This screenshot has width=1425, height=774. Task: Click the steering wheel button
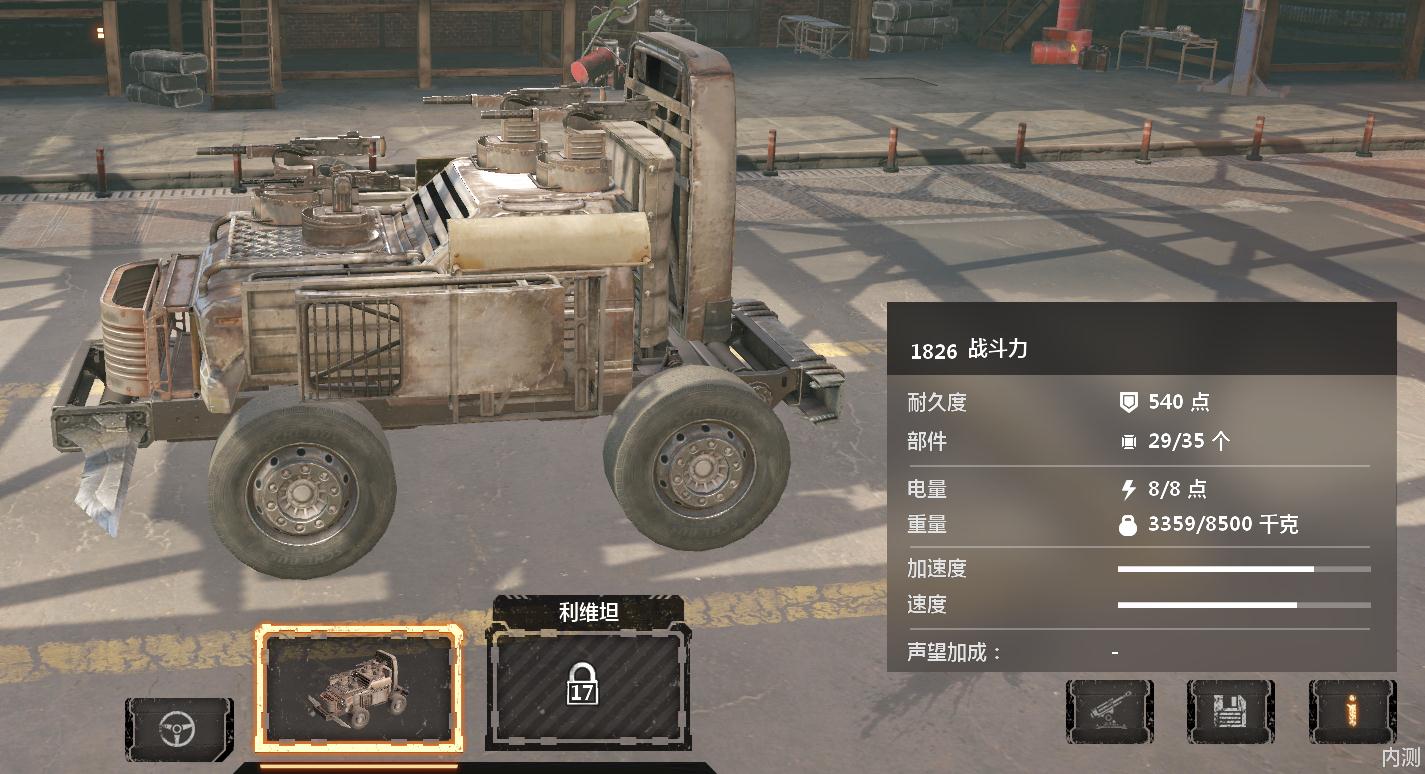click(x=179, y=729)
